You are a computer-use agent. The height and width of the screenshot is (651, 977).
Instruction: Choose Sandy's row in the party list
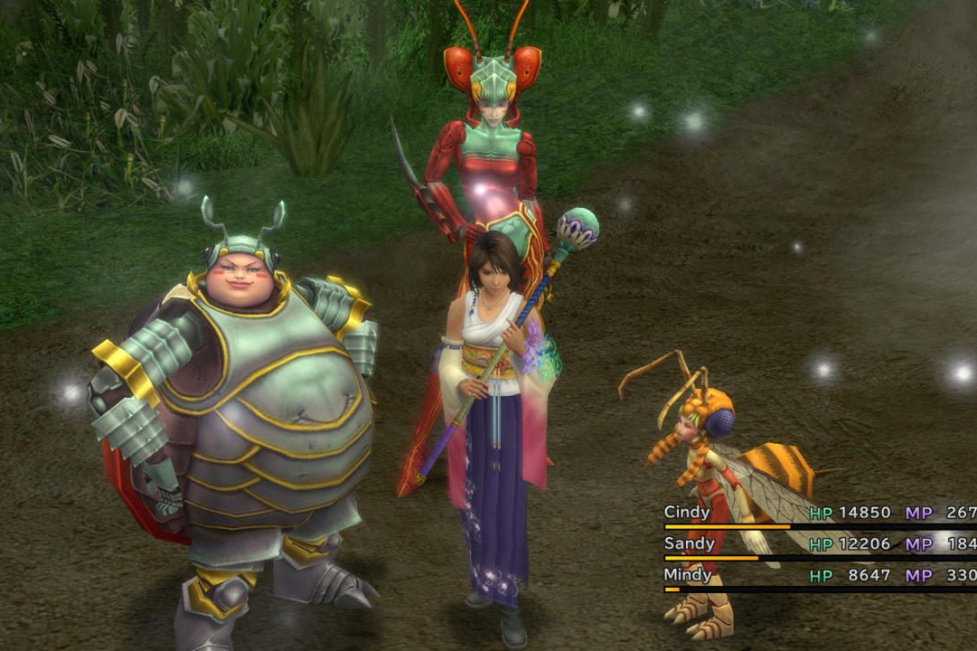click(689, 544)
